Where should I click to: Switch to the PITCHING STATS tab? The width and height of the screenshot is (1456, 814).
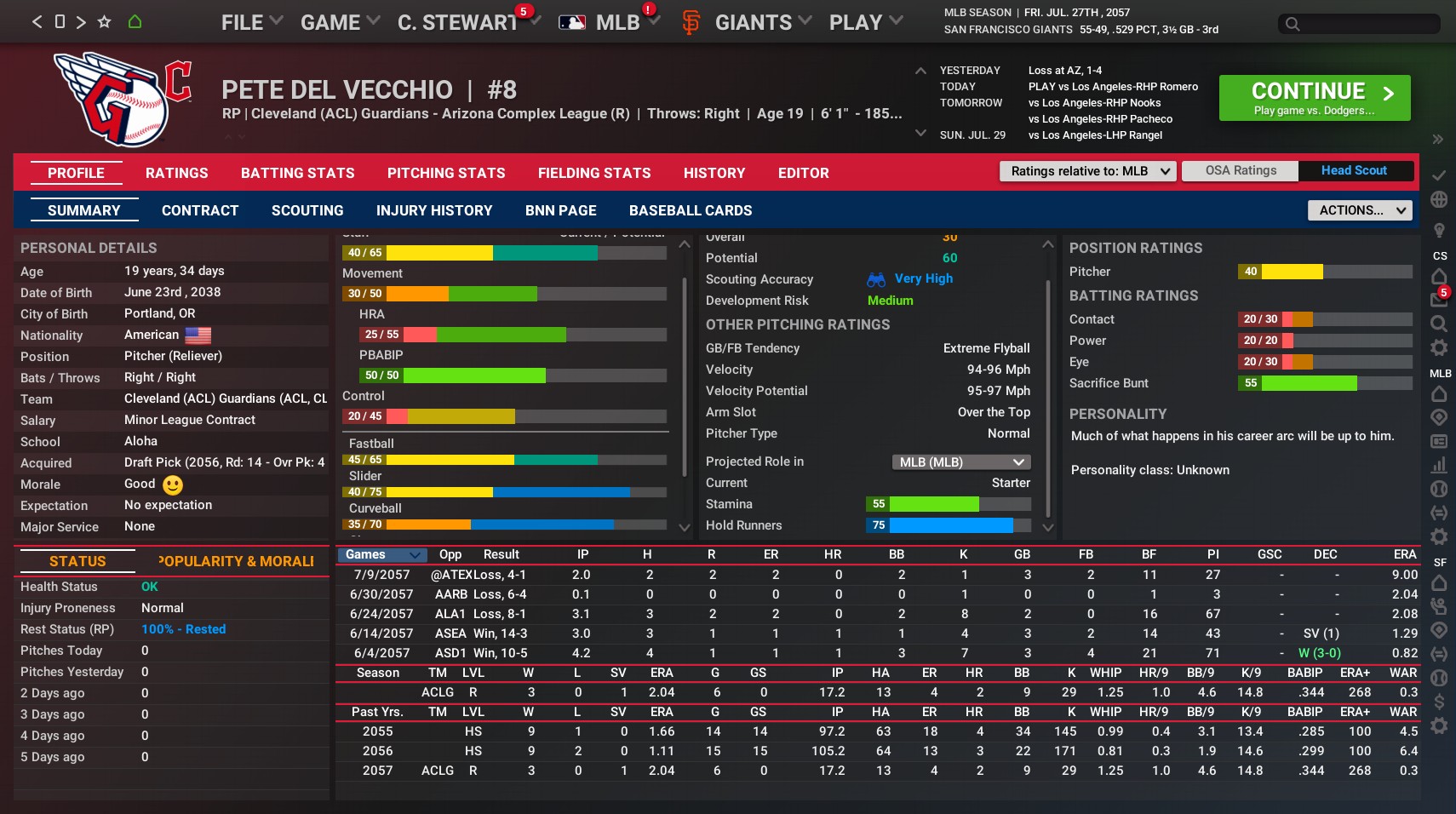pos(446,173)
